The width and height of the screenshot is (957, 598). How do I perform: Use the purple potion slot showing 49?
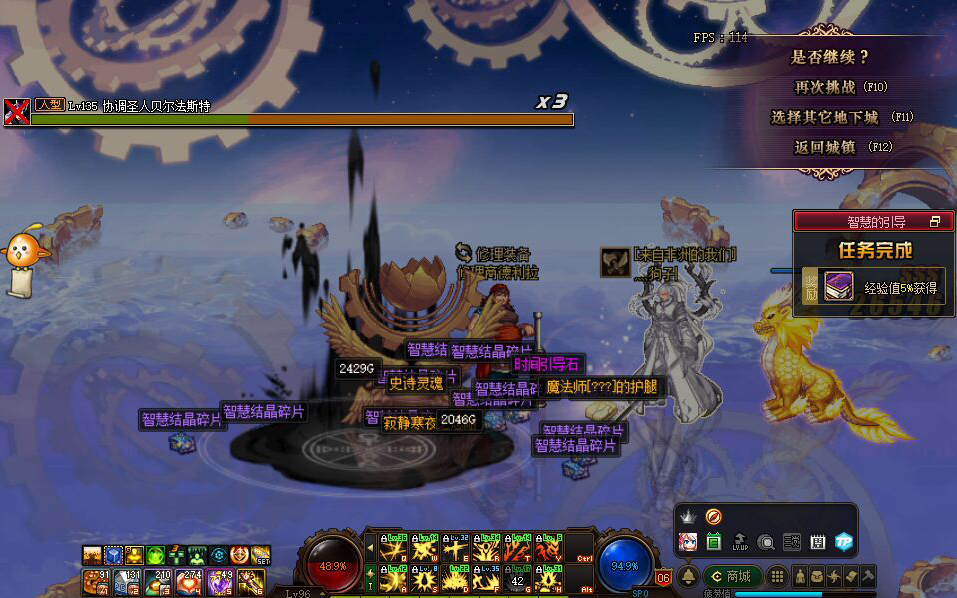coord(220,581)
